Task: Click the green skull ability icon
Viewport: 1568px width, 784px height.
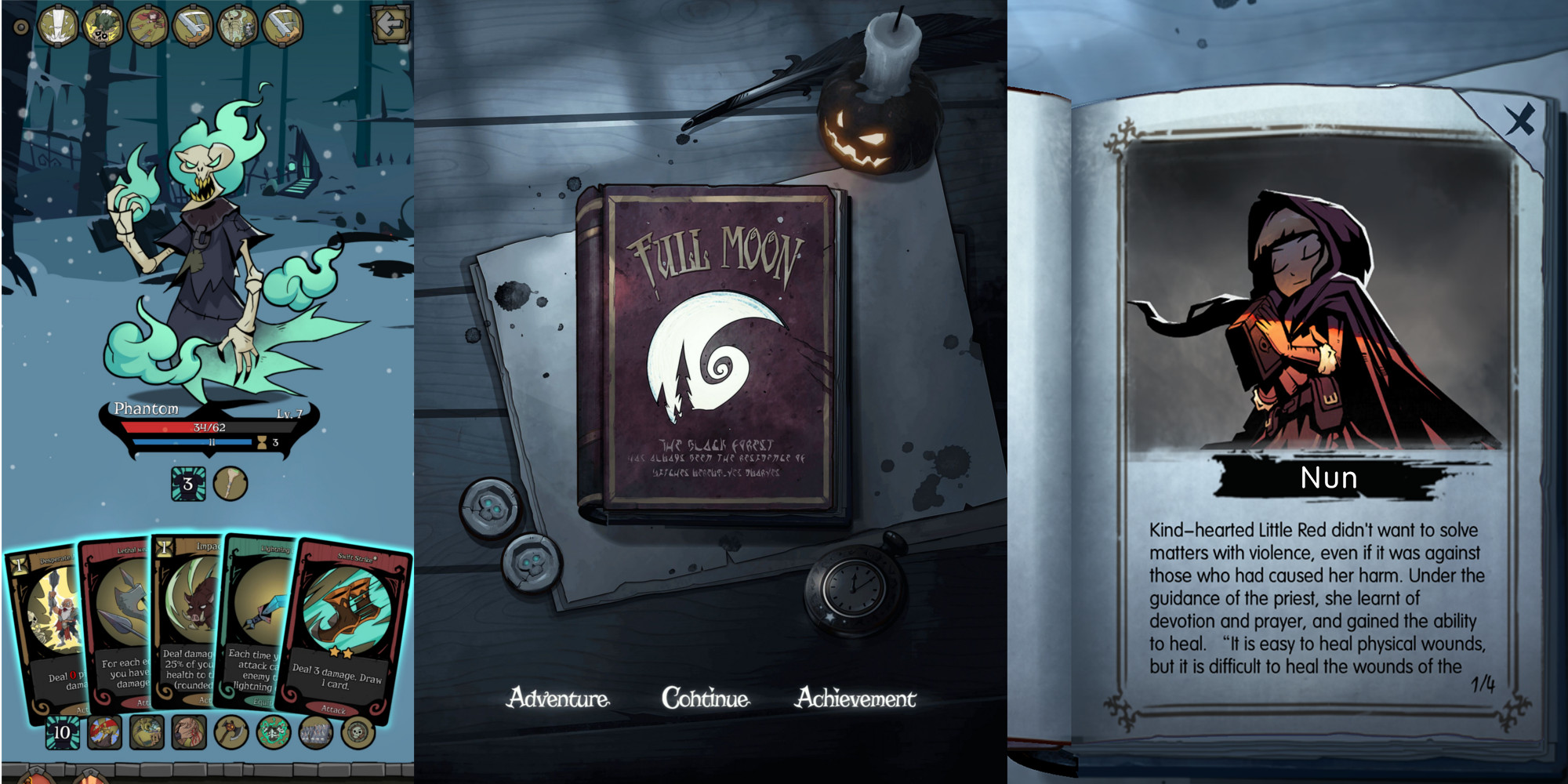Action: pos(272,731)
